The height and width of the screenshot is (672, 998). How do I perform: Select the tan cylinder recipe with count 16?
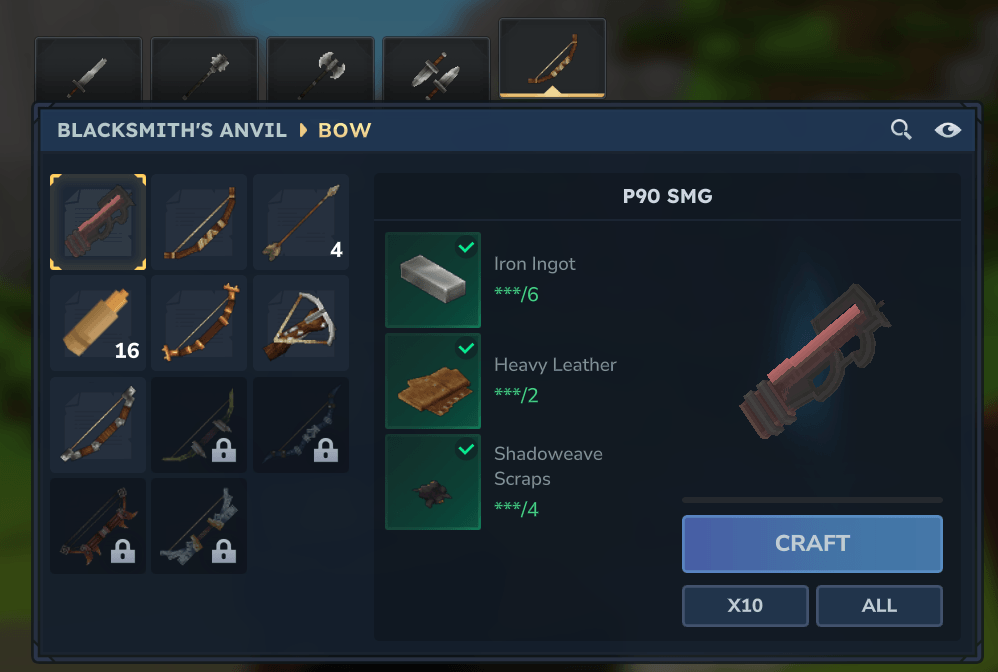[98, 323]
